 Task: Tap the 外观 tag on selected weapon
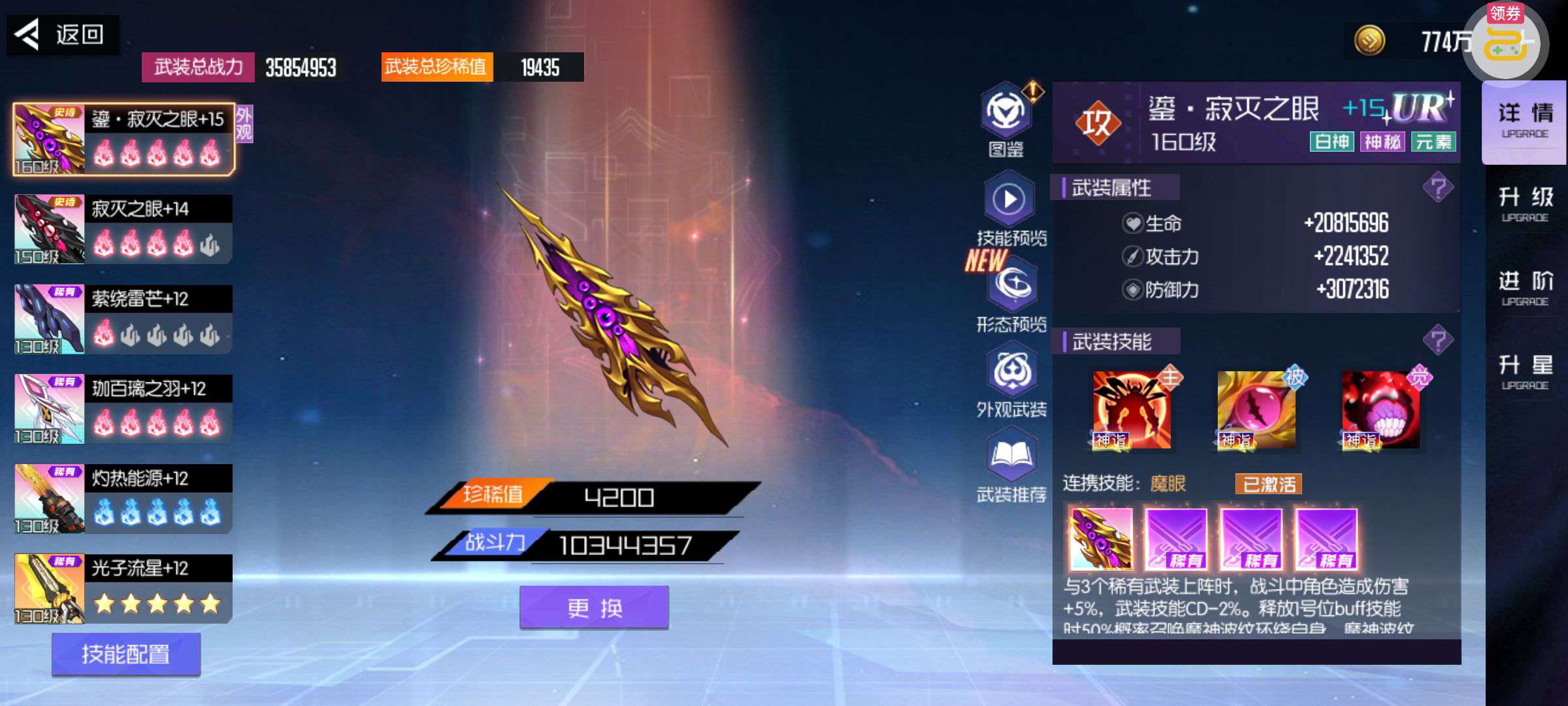pos(244,124)
